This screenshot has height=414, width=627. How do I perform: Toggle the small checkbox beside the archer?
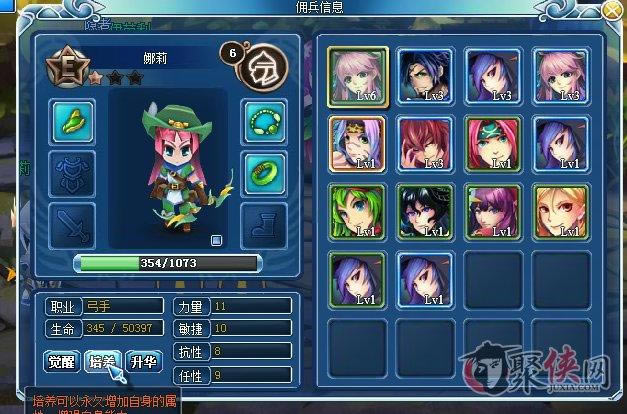point(217,240)
